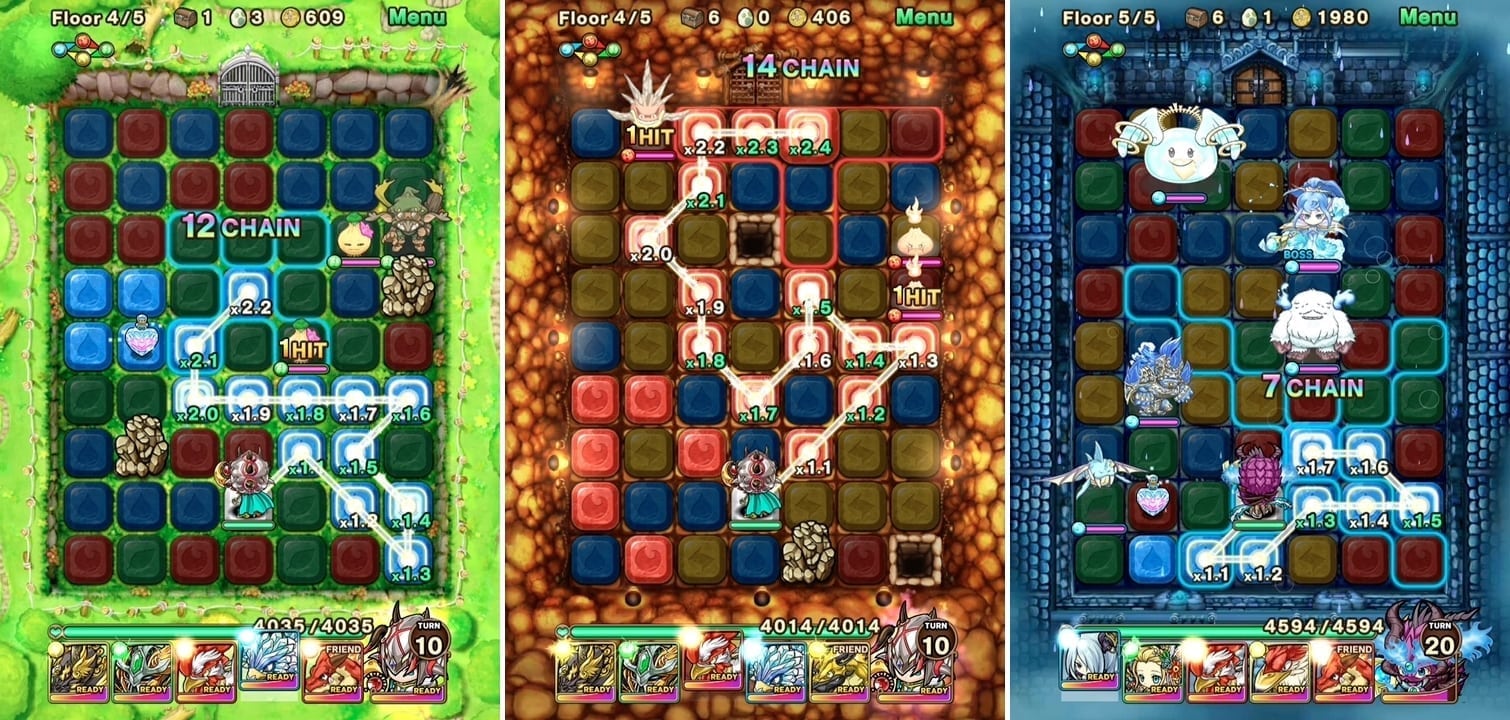The image size is (1510, 720).
Task: Choose the red dragon FRIEND in the forest stage
Action: coord(332,670)
